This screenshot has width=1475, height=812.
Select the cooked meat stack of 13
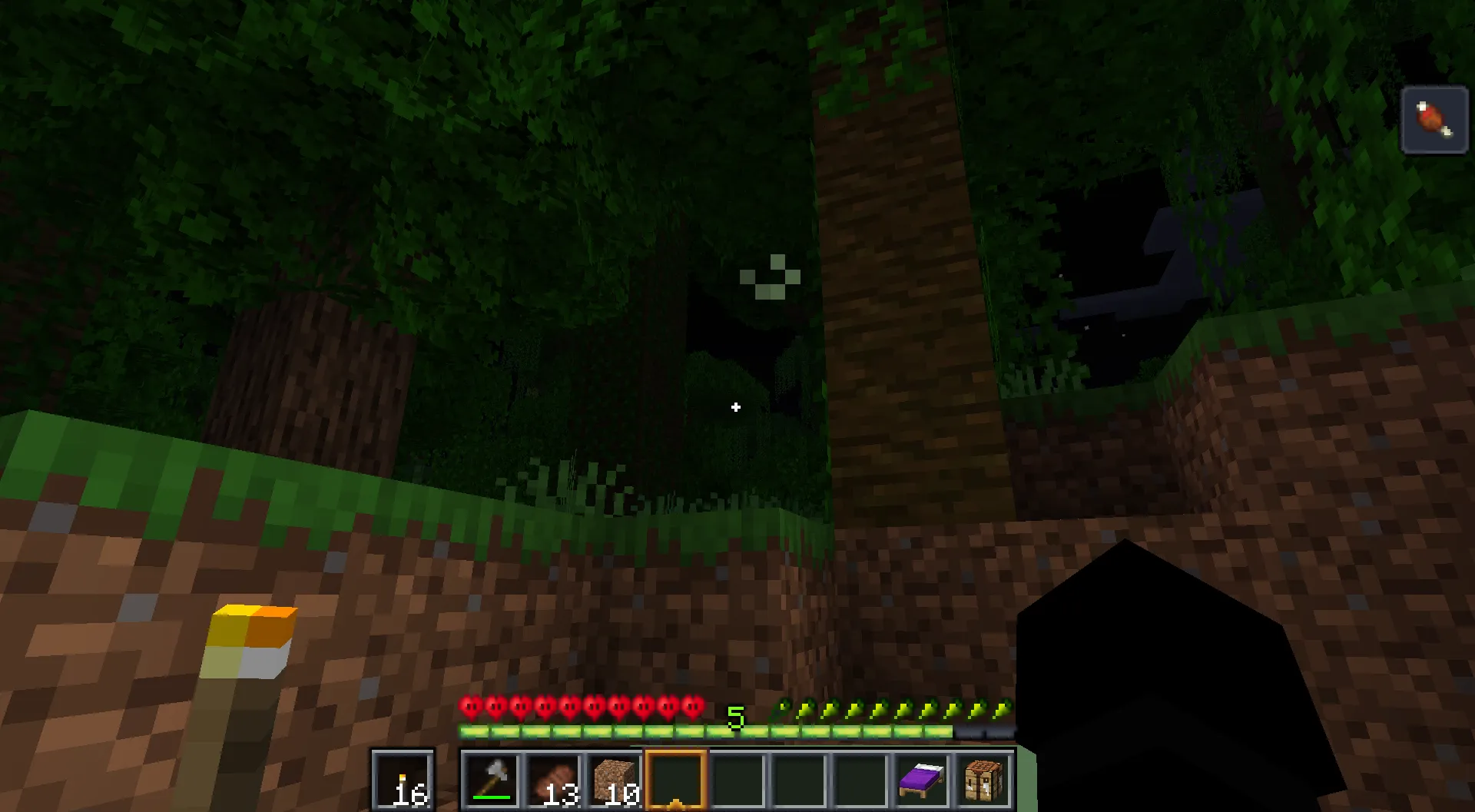(x=555, y=778)
